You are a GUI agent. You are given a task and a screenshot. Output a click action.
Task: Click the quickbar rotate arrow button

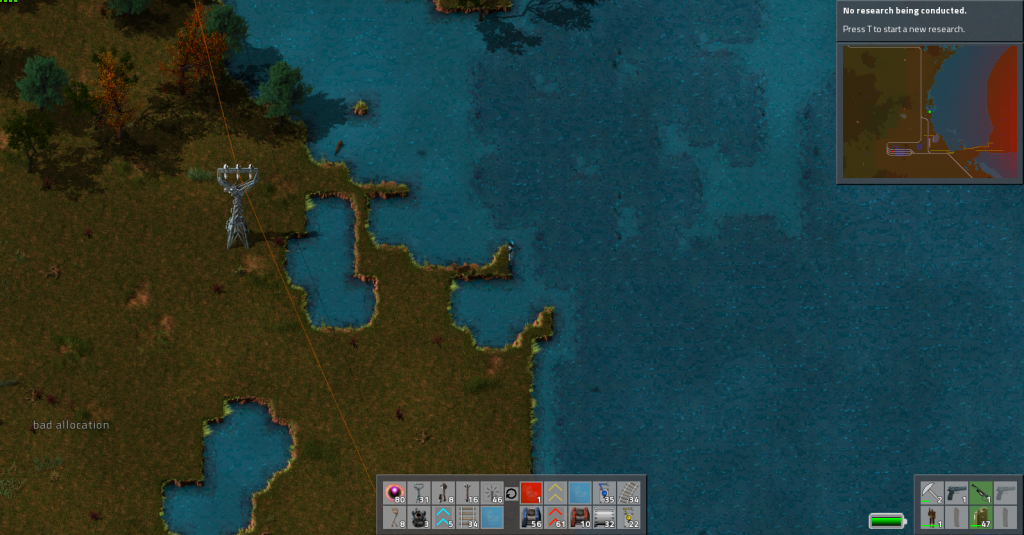[x=511, y=493]
